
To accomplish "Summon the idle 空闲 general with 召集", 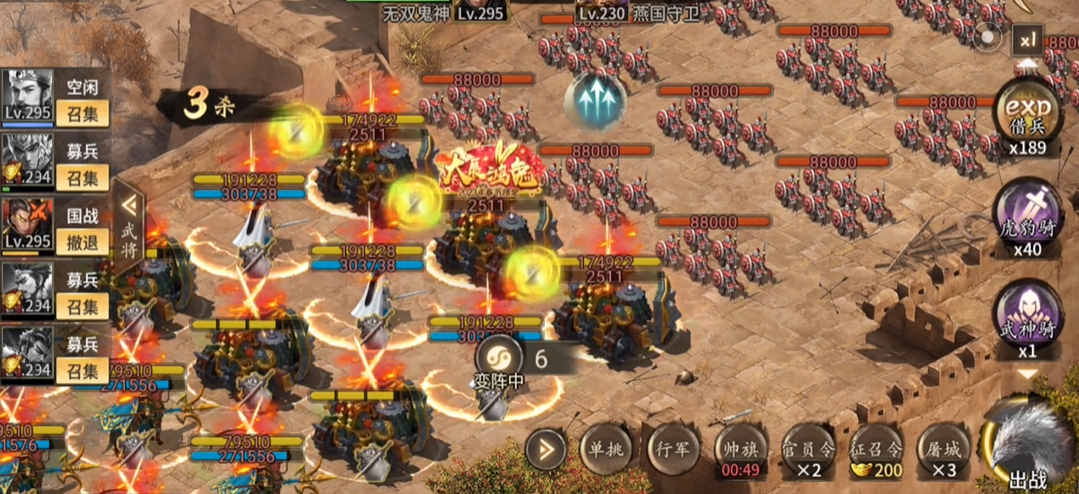I will [82, 113].
